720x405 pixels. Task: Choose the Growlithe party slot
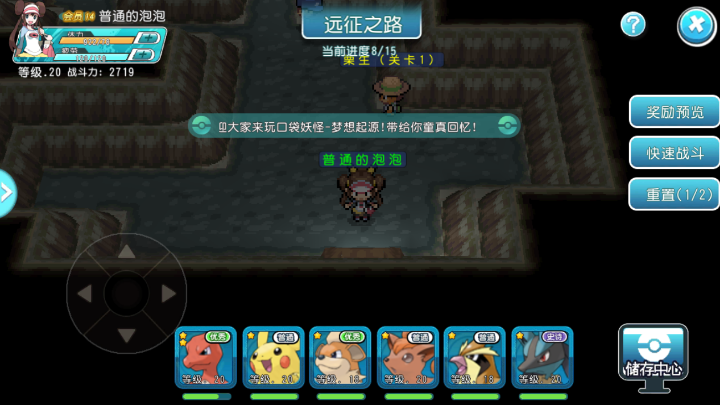pos(340,357)
